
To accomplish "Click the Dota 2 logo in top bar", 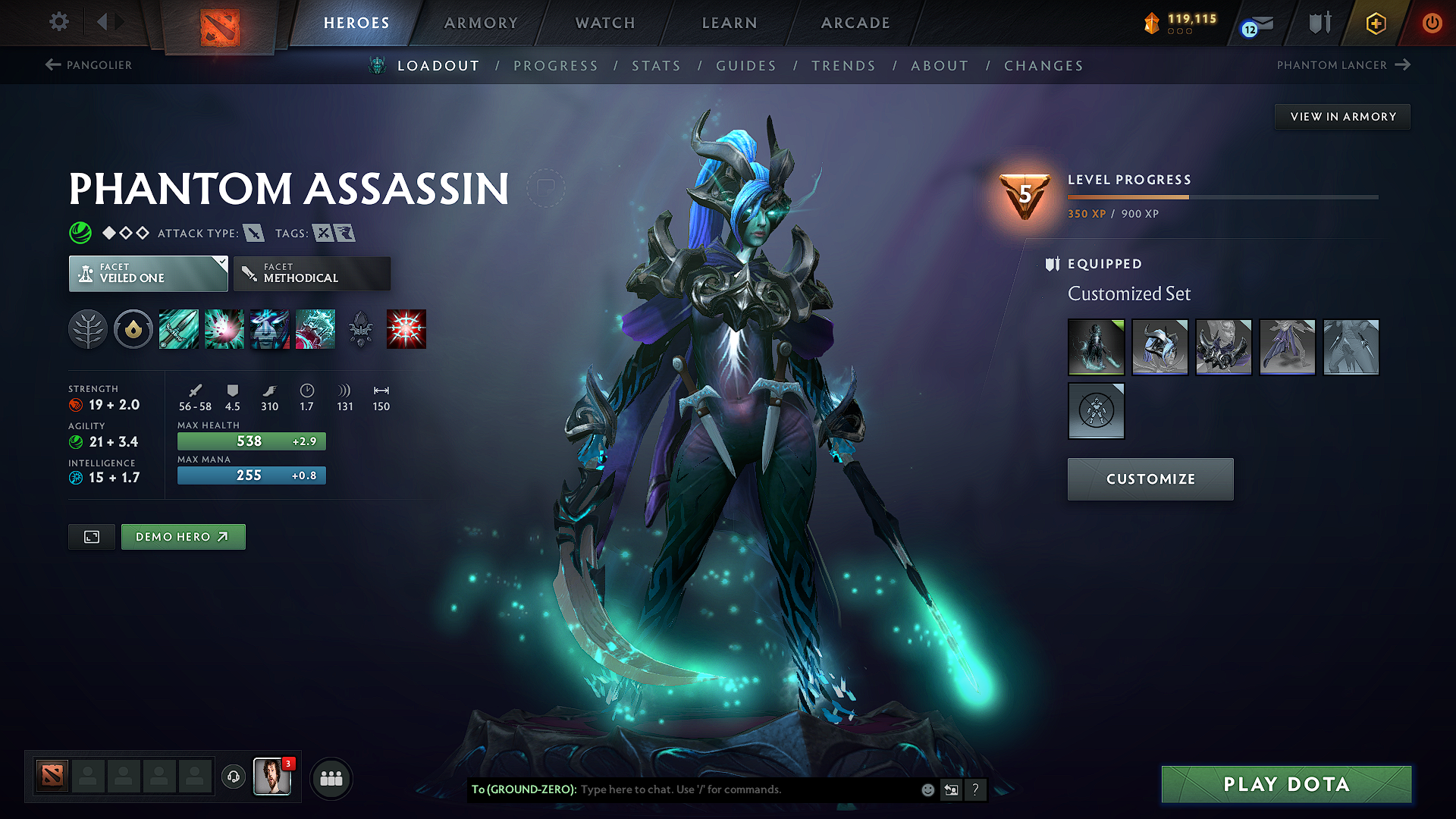I will pos(219,22).
